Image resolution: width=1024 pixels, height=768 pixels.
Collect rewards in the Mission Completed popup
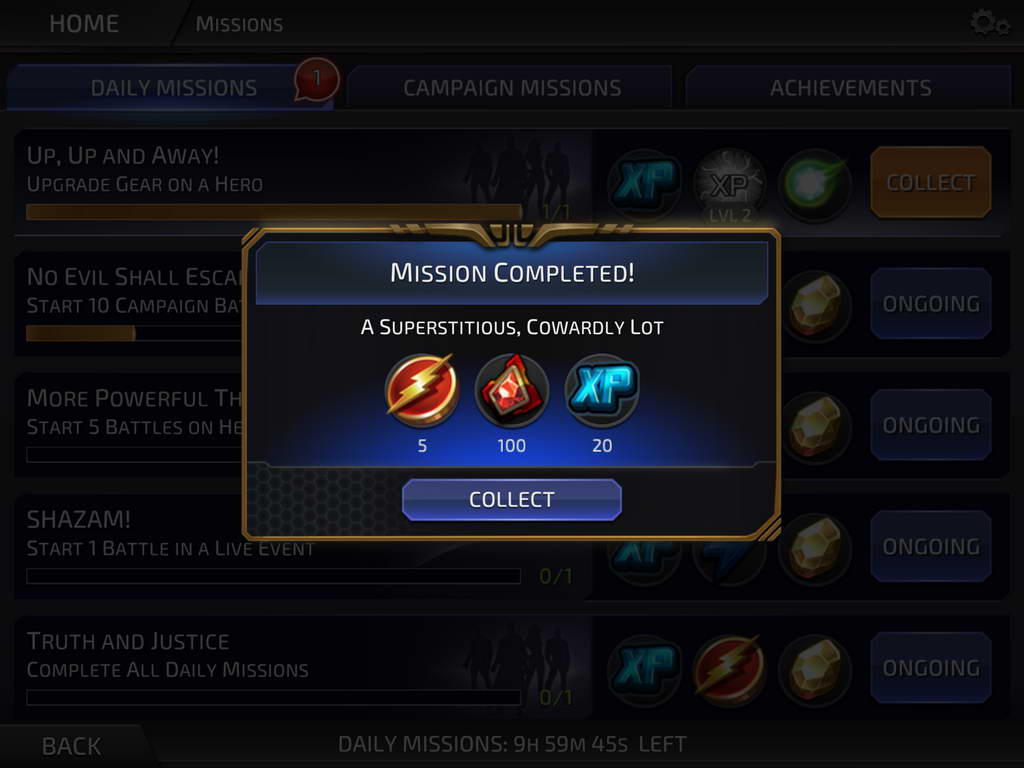click(511, 500)
